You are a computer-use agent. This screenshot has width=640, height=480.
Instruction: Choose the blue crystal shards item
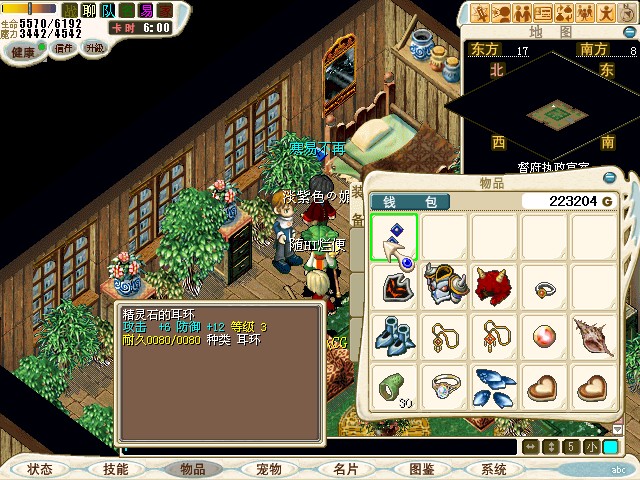point(492,386)
